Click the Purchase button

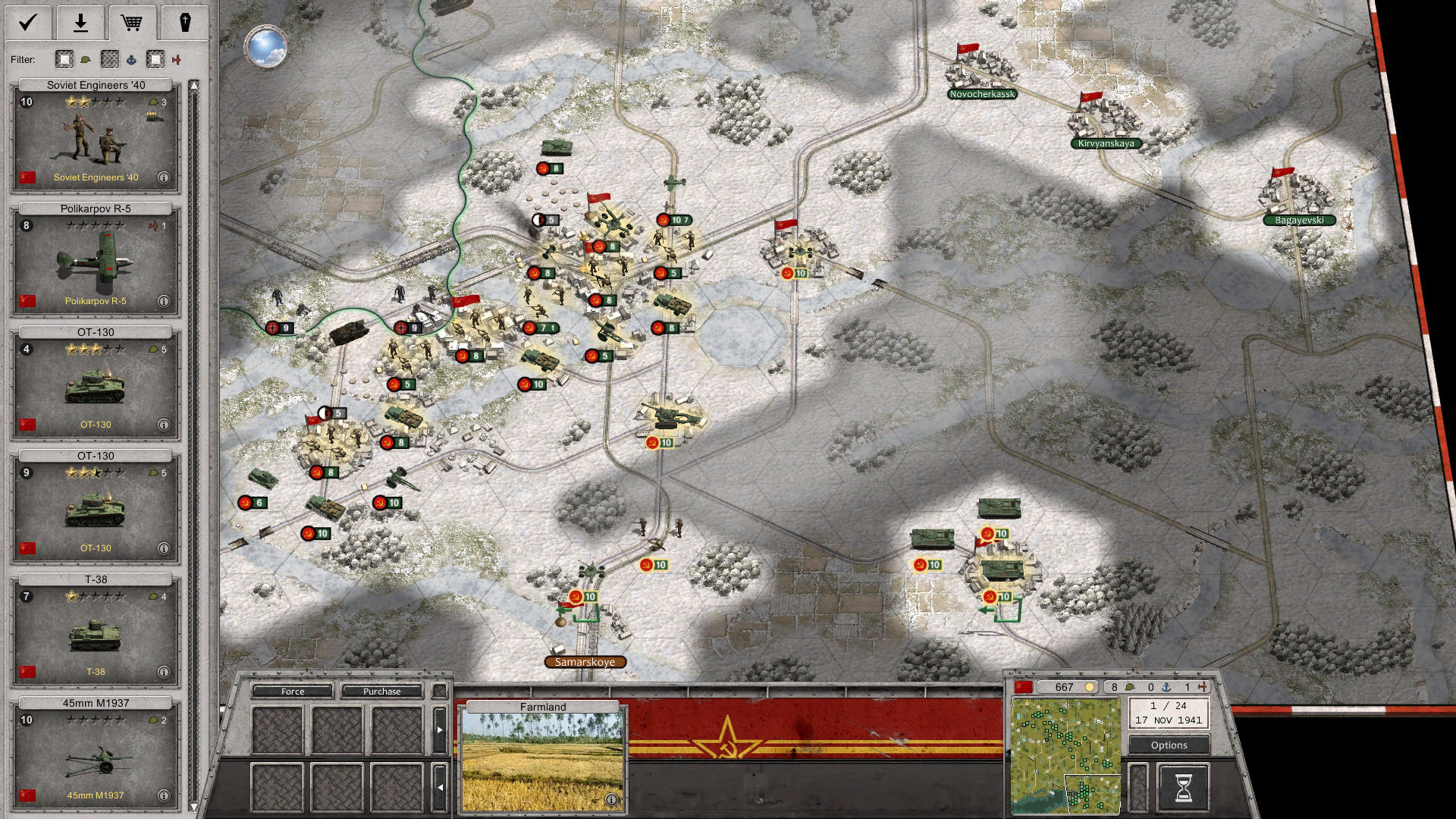pos(381,692)
